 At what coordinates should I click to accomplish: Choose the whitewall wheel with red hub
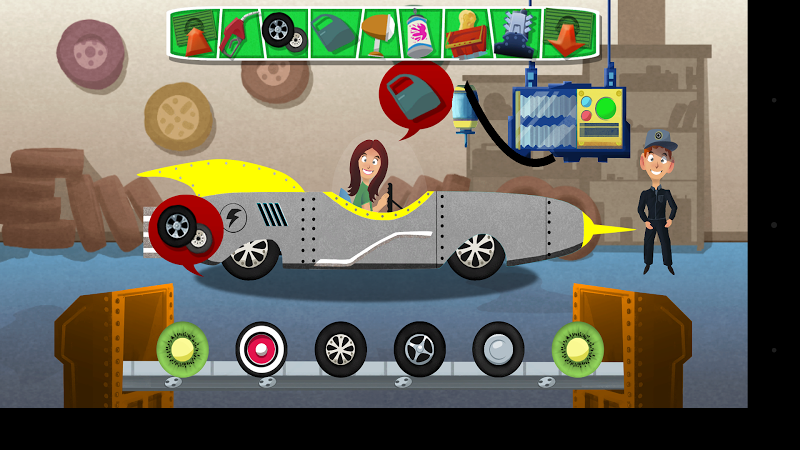coord(262,349)
